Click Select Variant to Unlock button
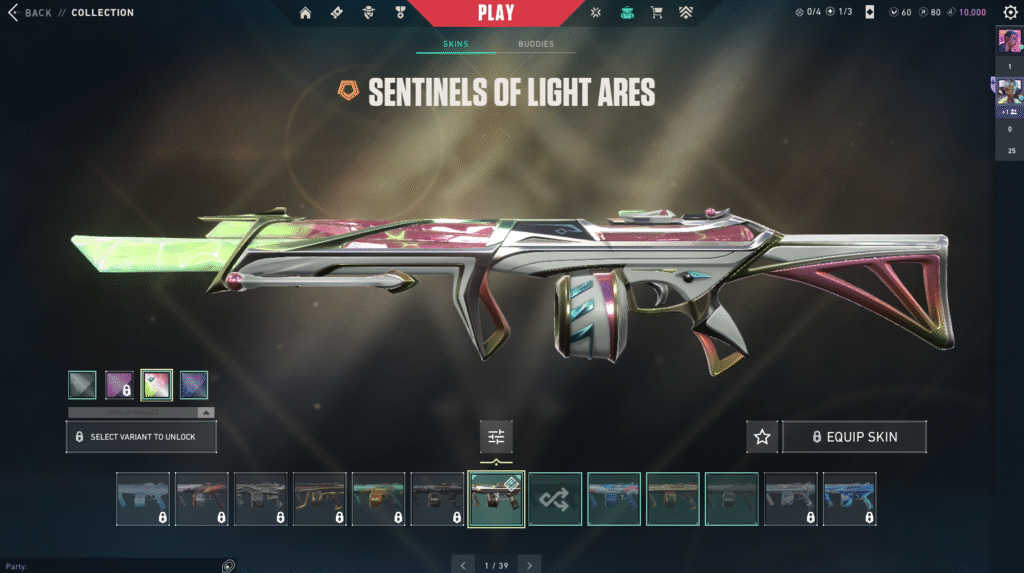This screenshot has height=573, width=1024. [x=141, y=437]
